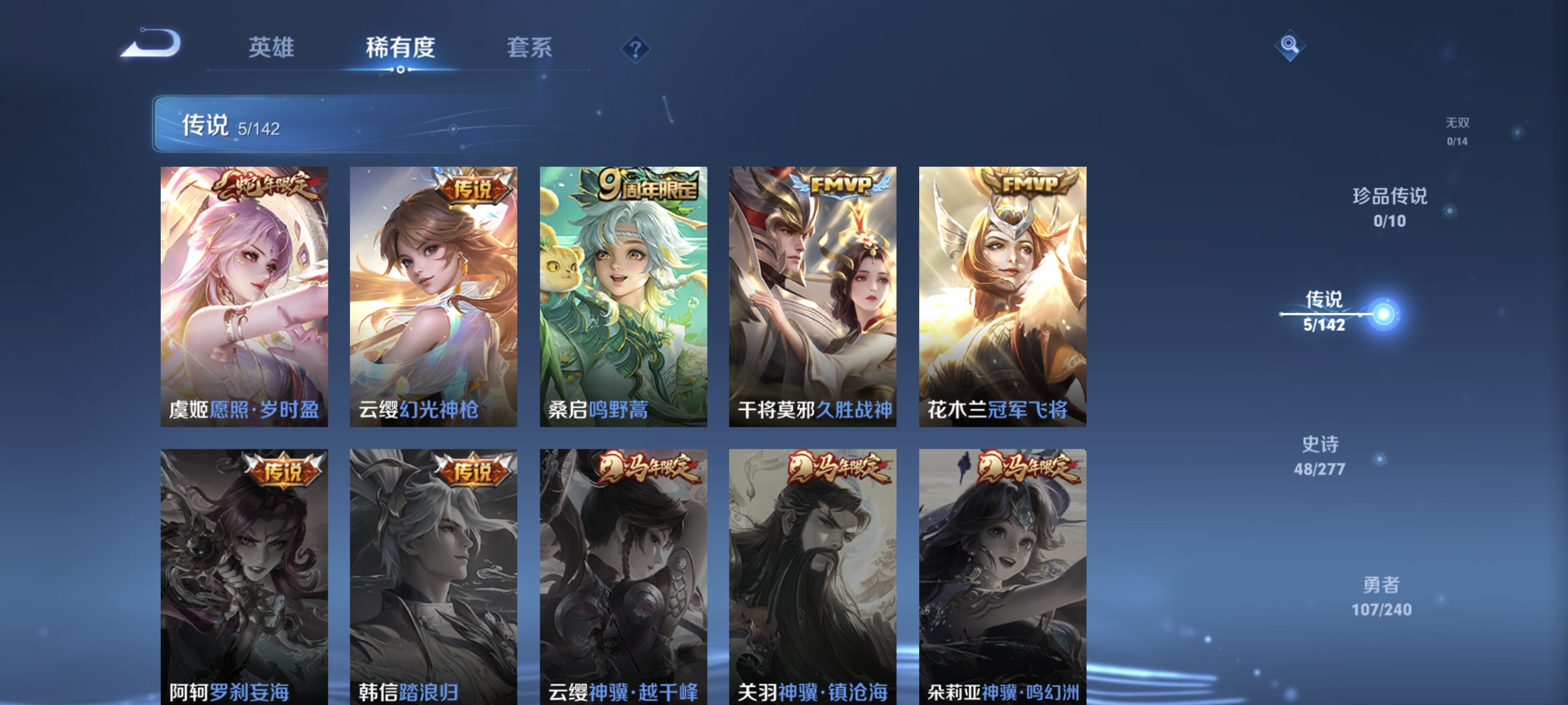The image size is (1568, 705).
Task: Open the search magnifier icon
Action: [x=1291, y=45]
